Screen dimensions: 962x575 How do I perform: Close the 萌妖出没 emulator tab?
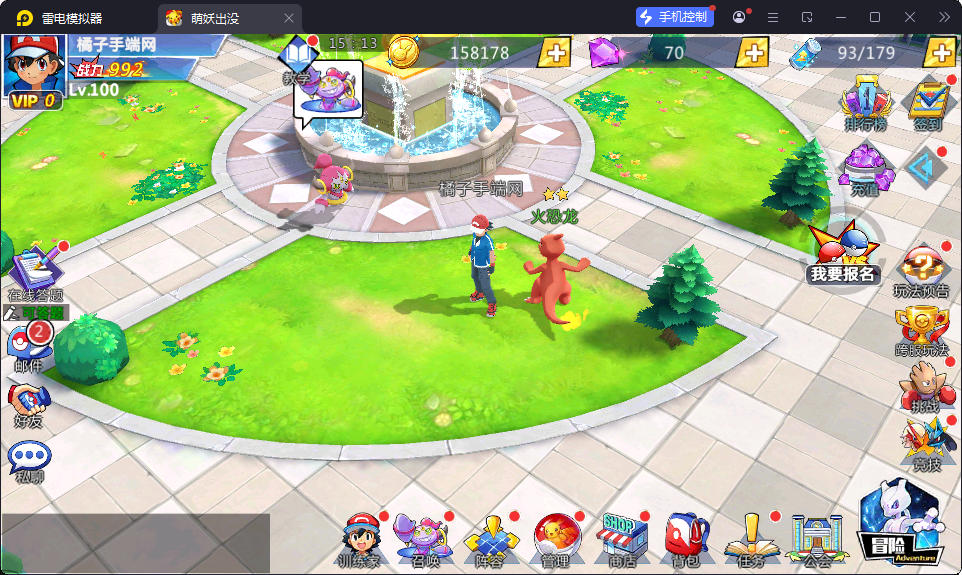(289, 17)
